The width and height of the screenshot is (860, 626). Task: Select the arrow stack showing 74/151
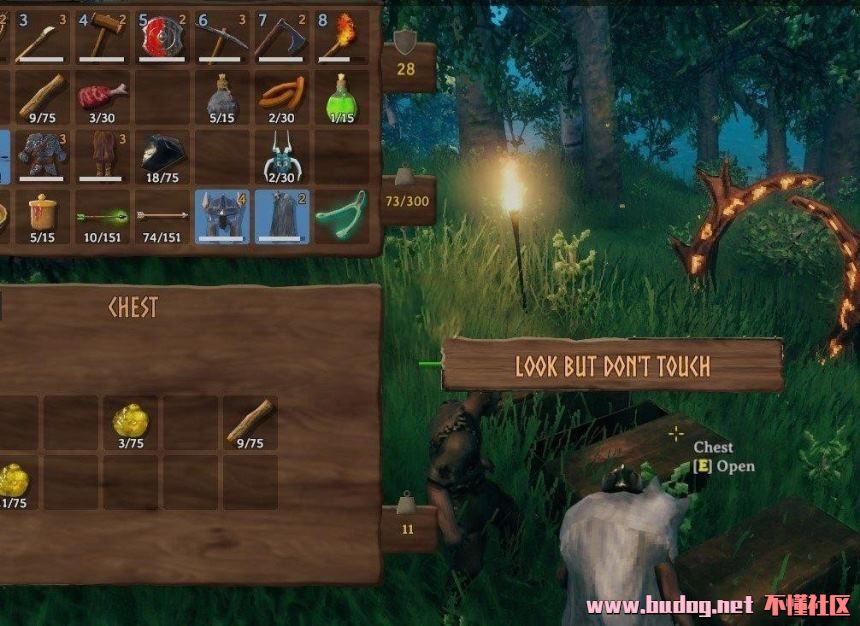pos(162,215)
